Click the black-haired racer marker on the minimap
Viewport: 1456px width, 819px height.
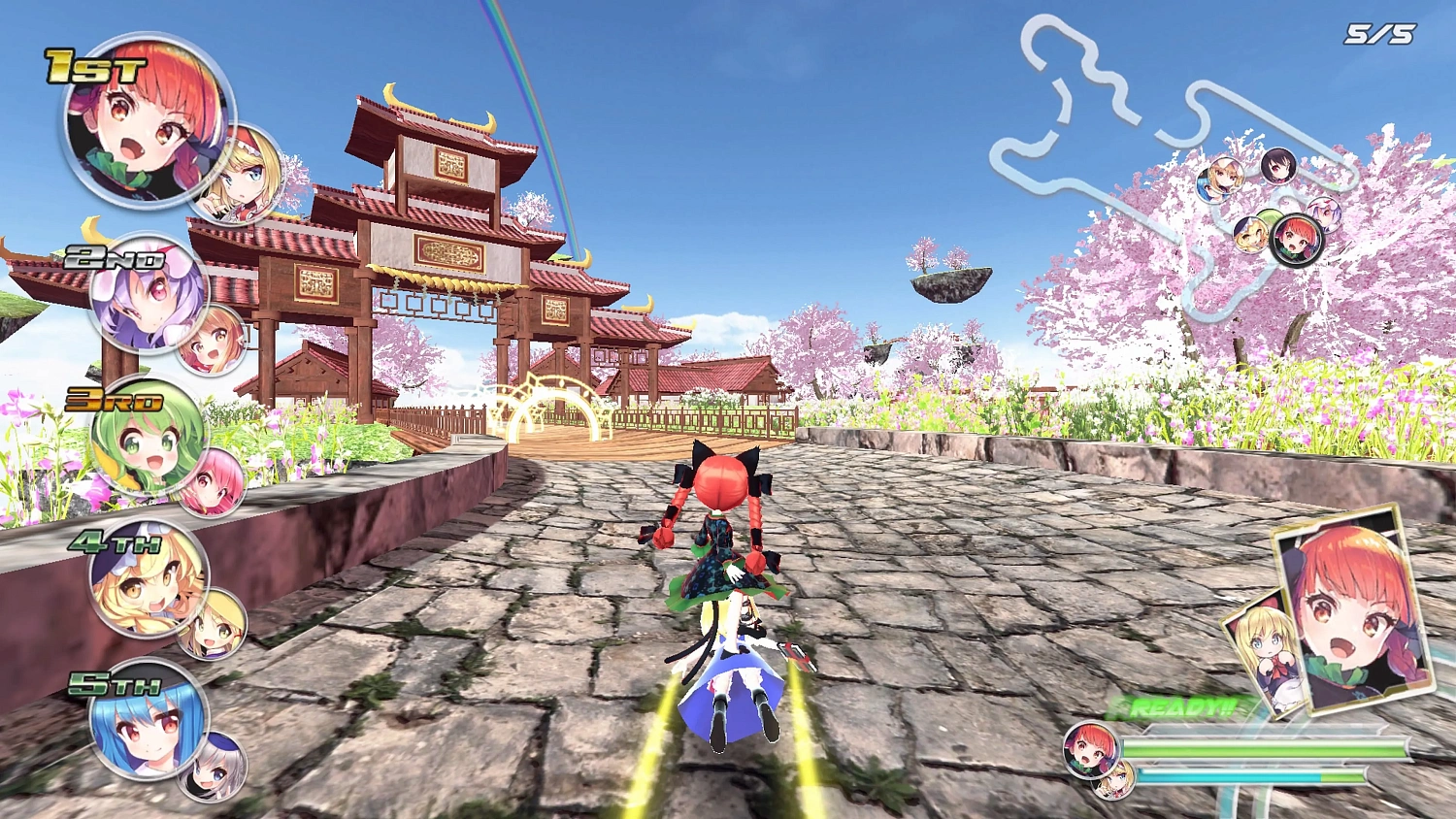1277,167
